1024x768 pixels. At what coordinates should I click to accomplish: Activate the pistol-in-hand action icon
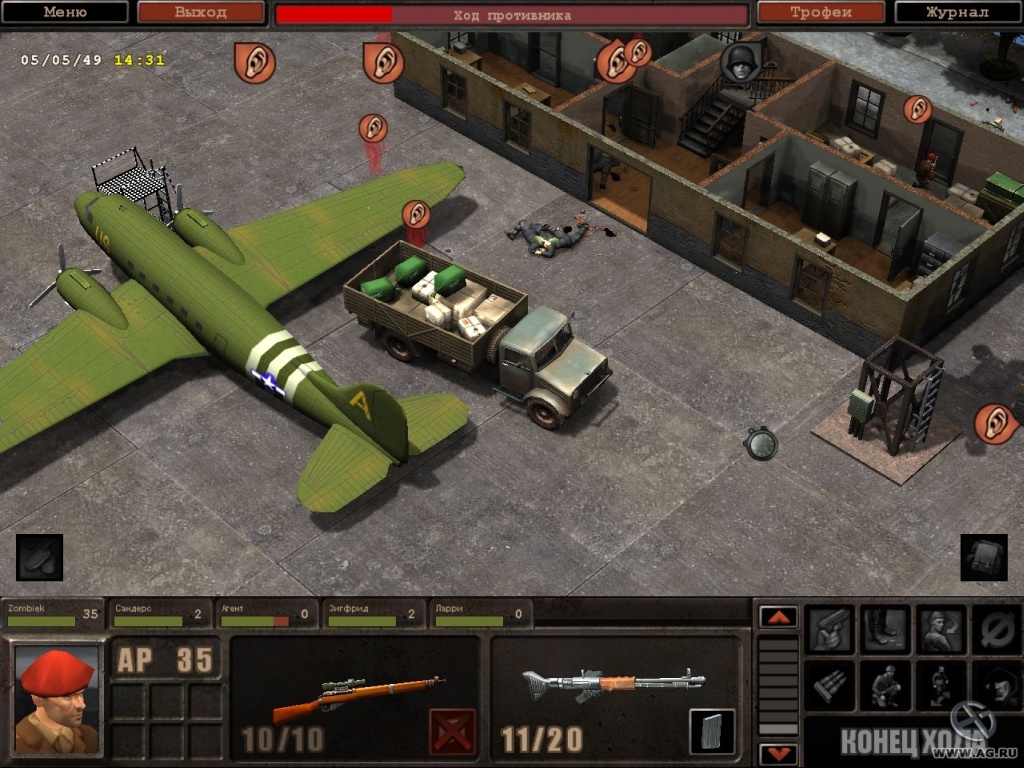(x=831, y=629)
